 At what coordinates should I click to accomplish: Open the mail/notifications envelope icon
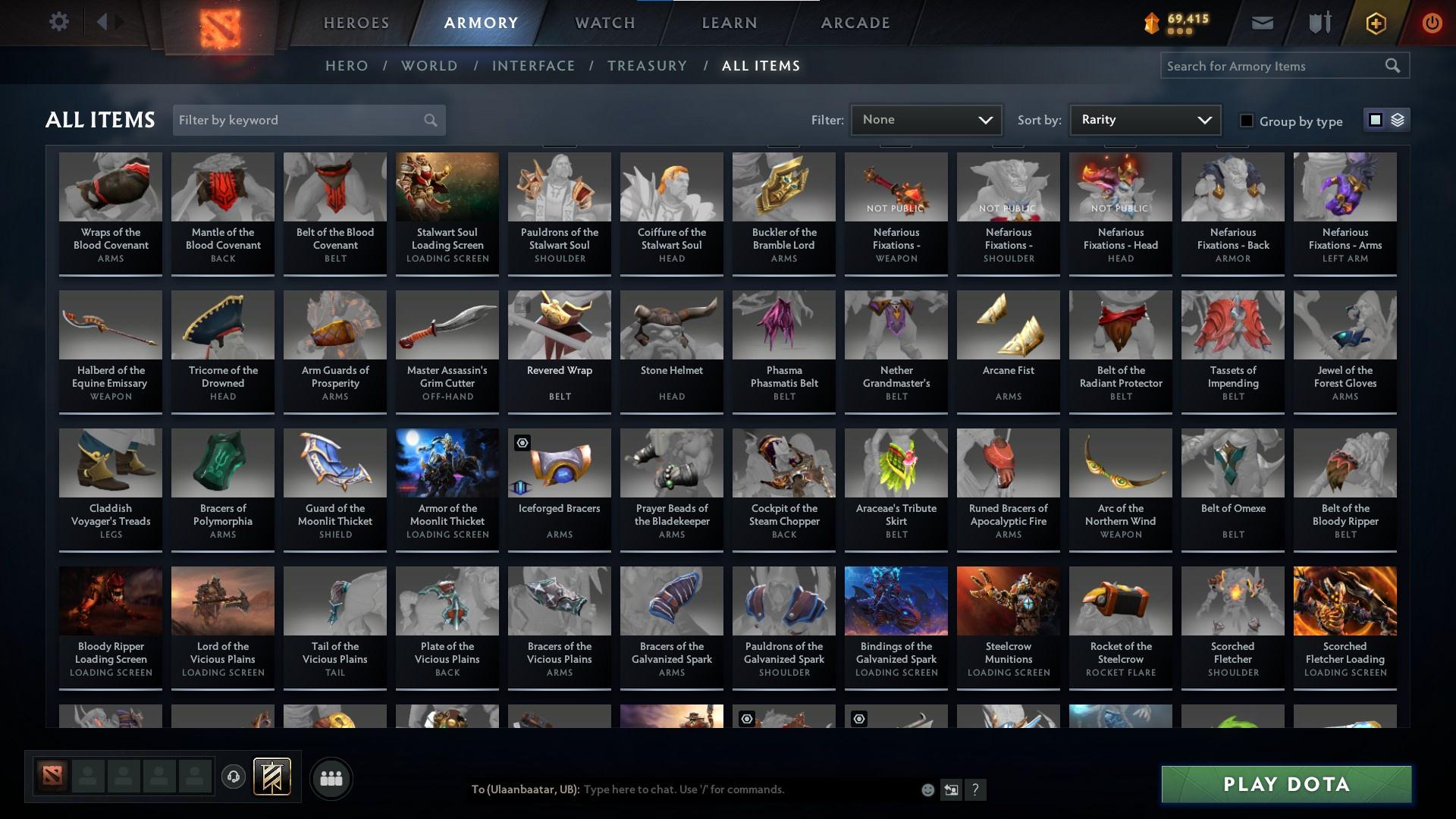click(x=1262, y=22)
